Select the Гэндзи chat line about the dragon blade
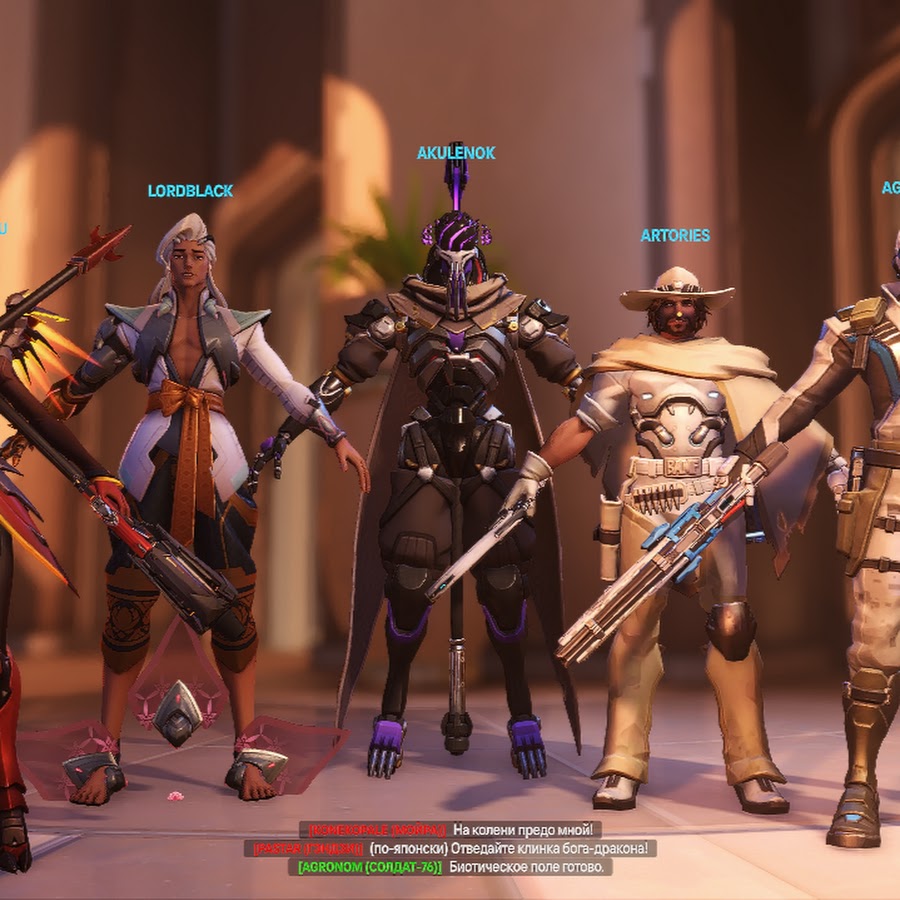The width and height of the screenshot is (900, 900). [450, 848]
